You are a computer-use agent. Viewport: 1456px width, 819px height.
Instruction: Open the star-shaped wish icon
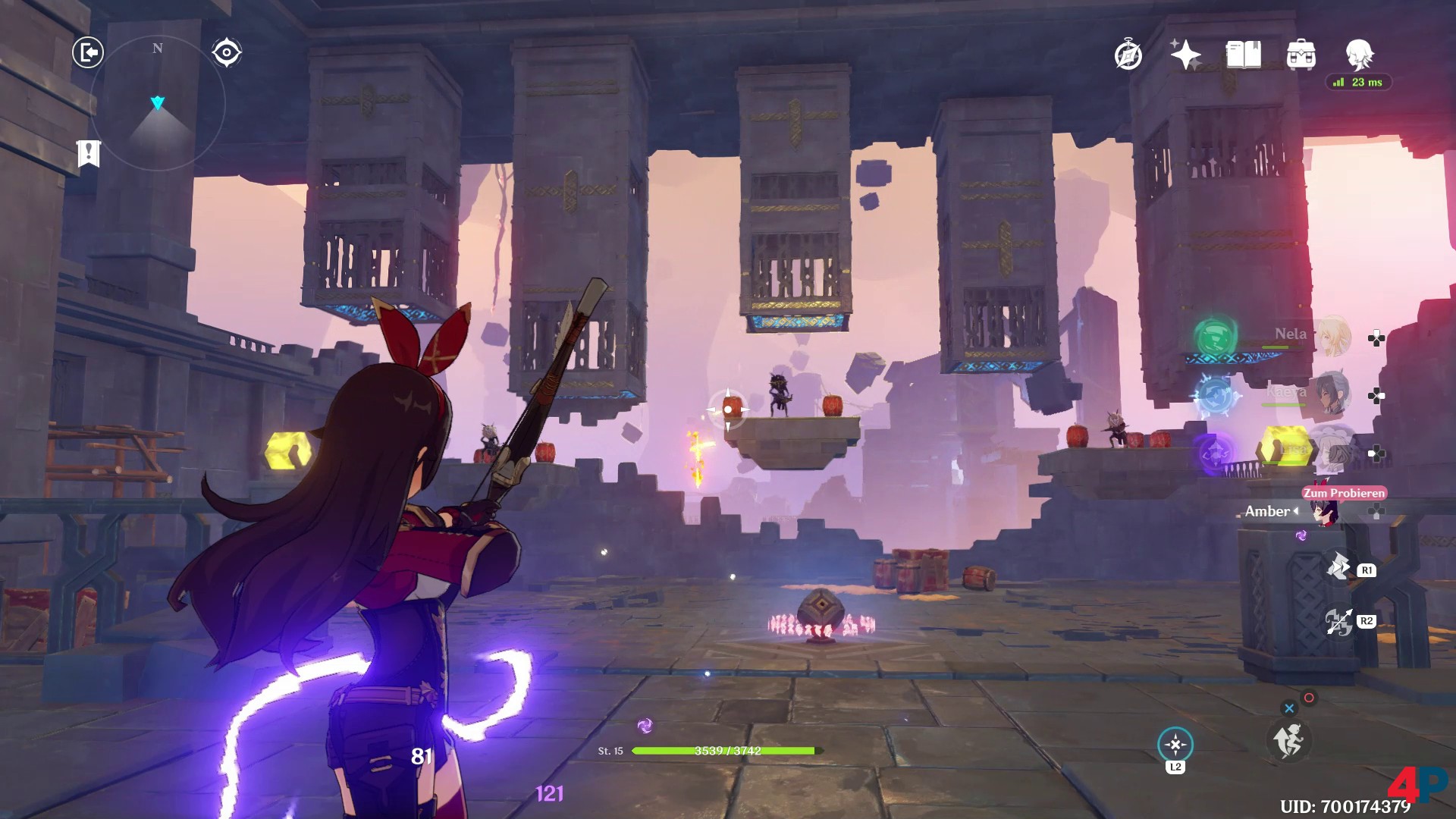coord(1185,55)
